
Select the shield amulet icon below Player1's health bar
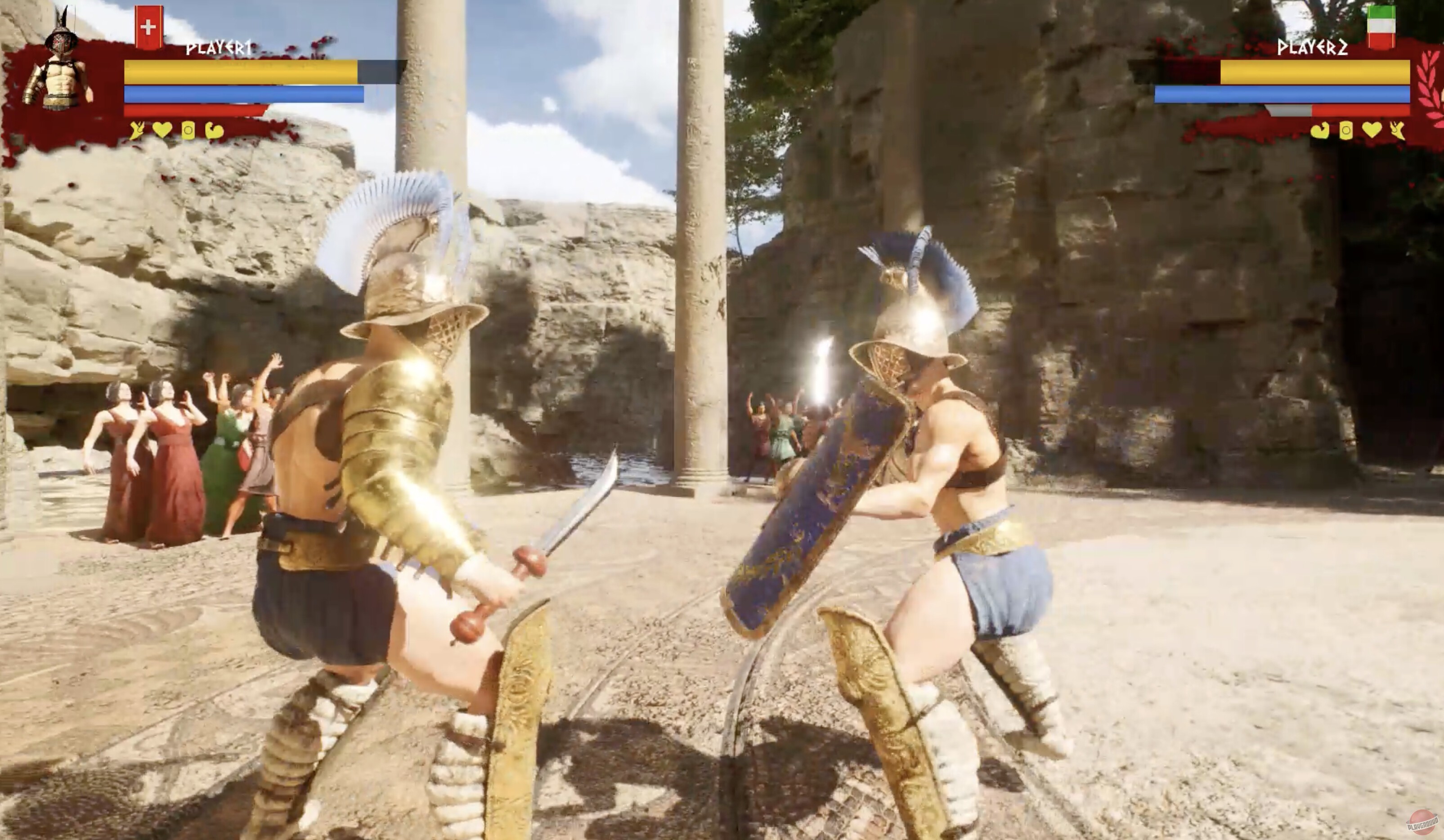[x=189, y=132]
